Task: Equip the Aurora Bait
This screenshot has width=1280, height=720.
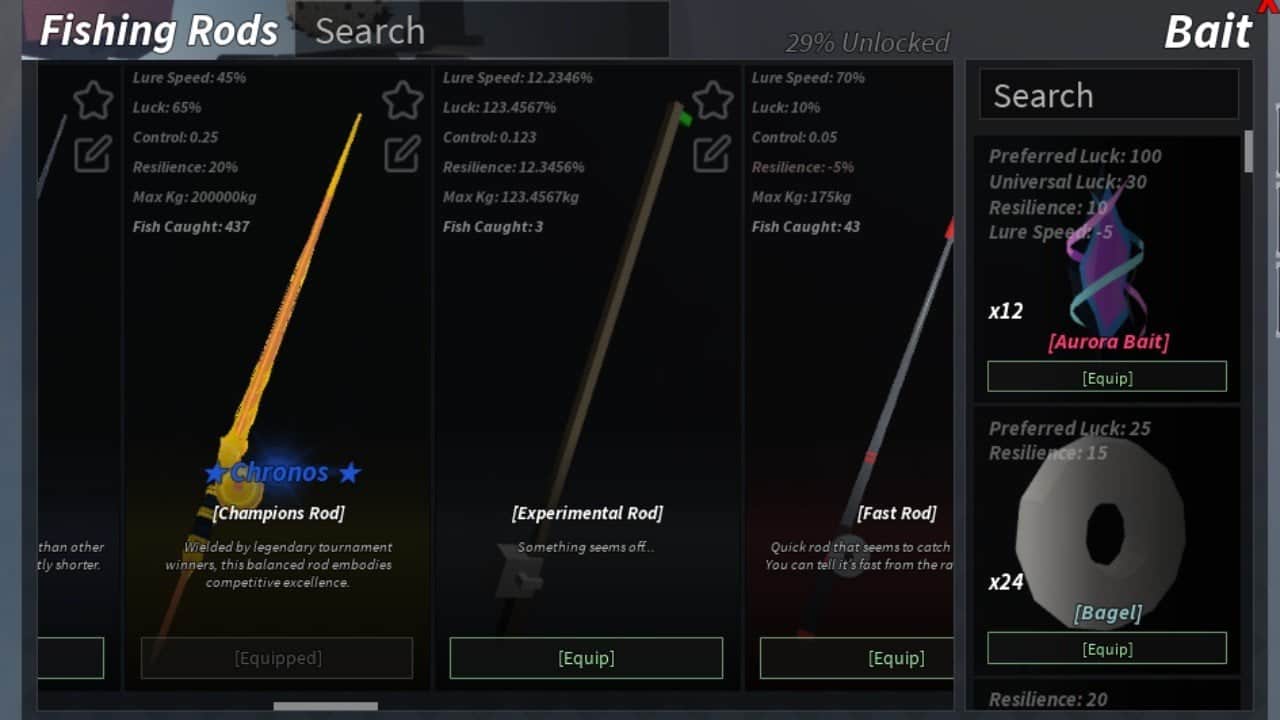Action: point(1107,378)
